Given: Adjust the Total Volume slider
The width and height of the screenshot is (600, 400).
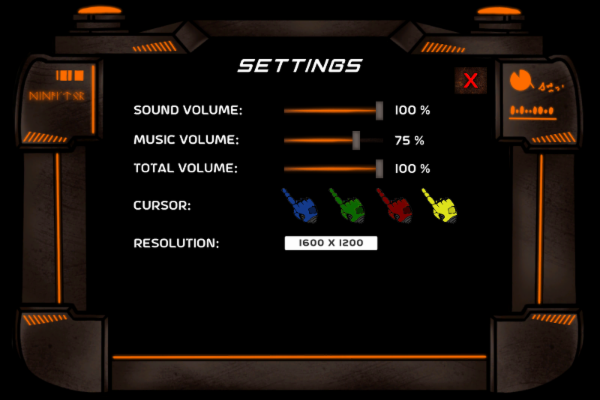Looking at the screenshot, I should coord(380,168).
